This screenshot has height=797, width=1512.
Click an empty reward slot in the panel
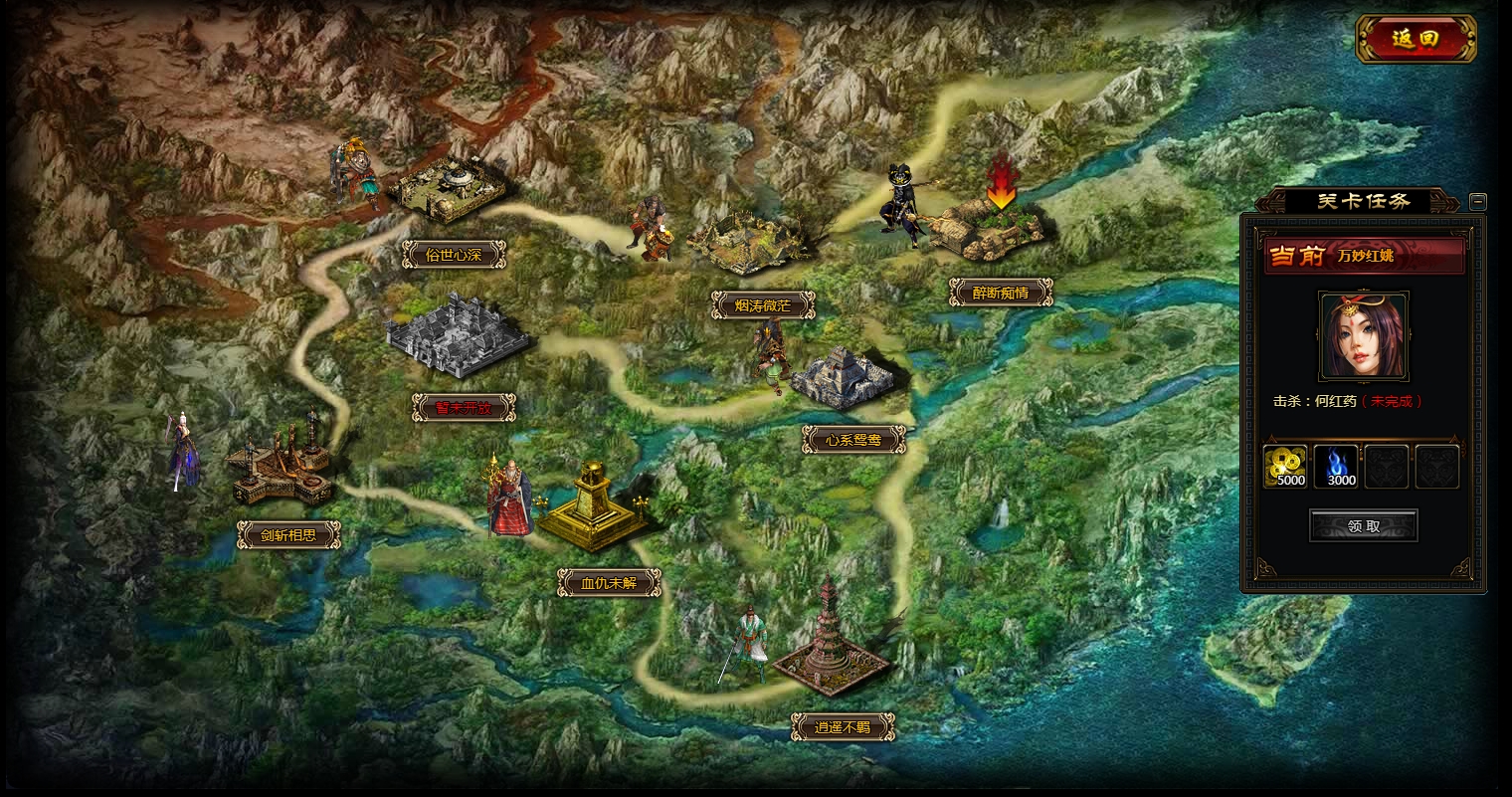[1387, 465]
